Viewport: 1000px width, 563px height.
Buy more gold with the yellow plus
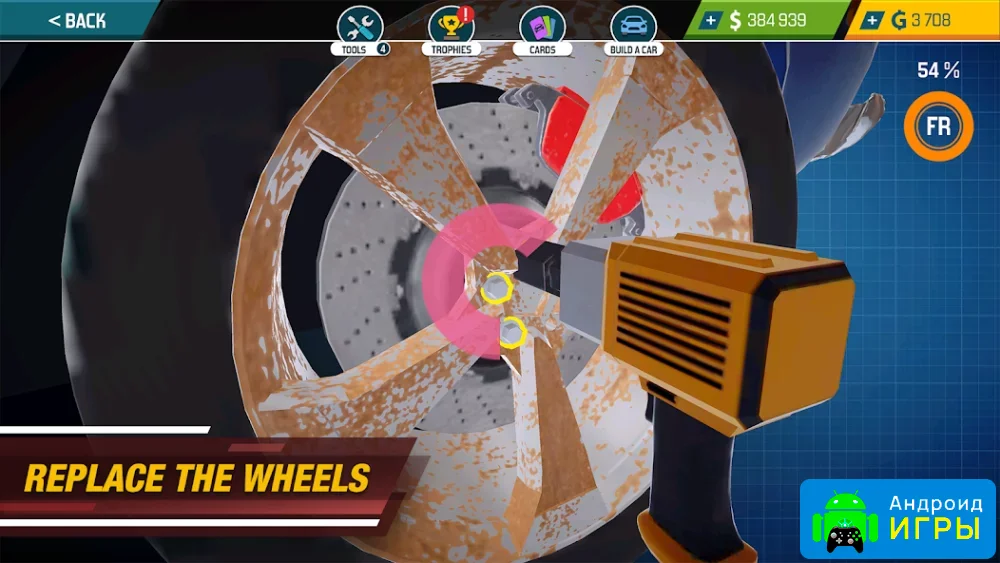(x=873, y=20)
